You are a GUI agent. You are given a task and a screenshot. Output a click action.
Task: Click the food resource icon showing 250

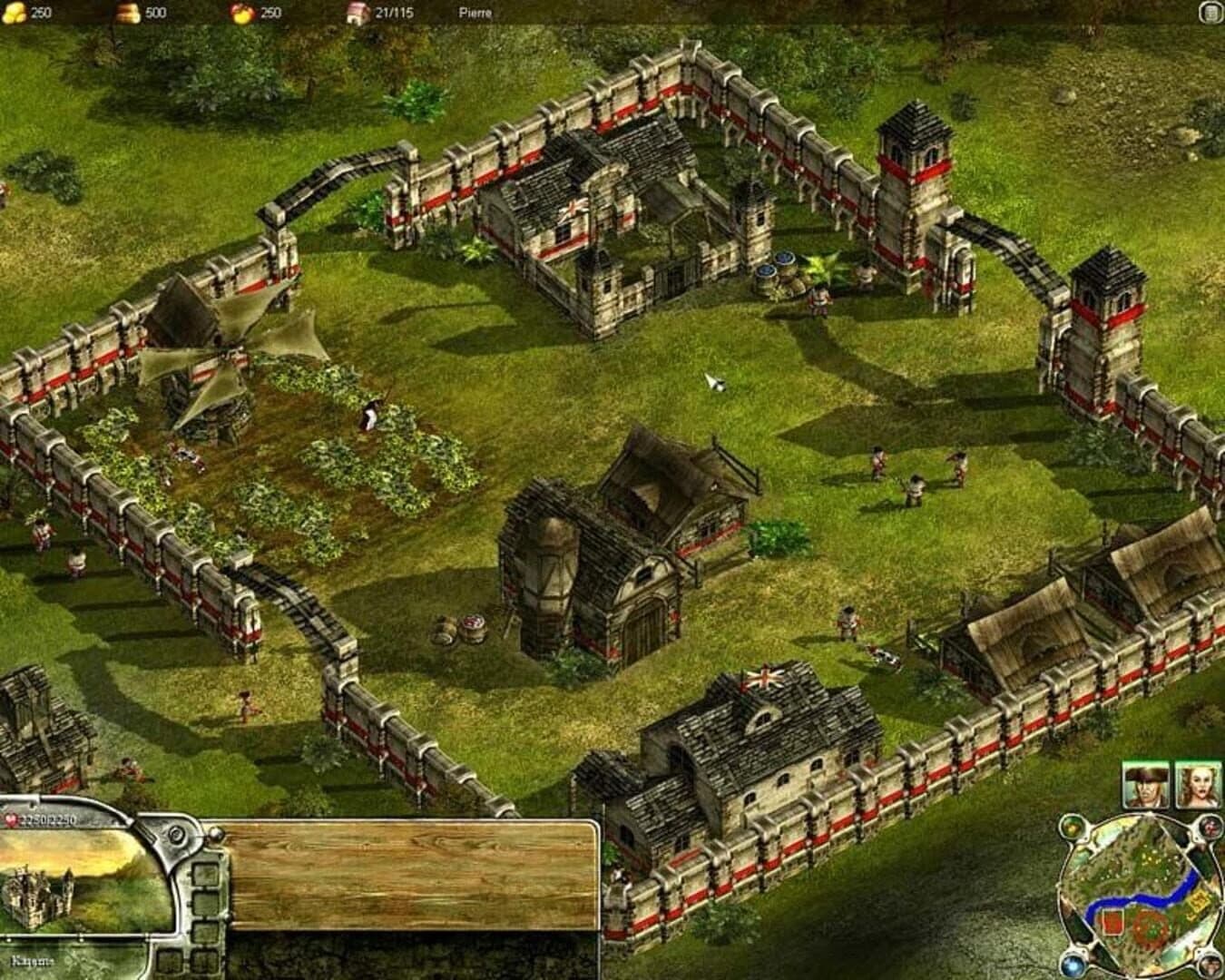tap(240, 14)
